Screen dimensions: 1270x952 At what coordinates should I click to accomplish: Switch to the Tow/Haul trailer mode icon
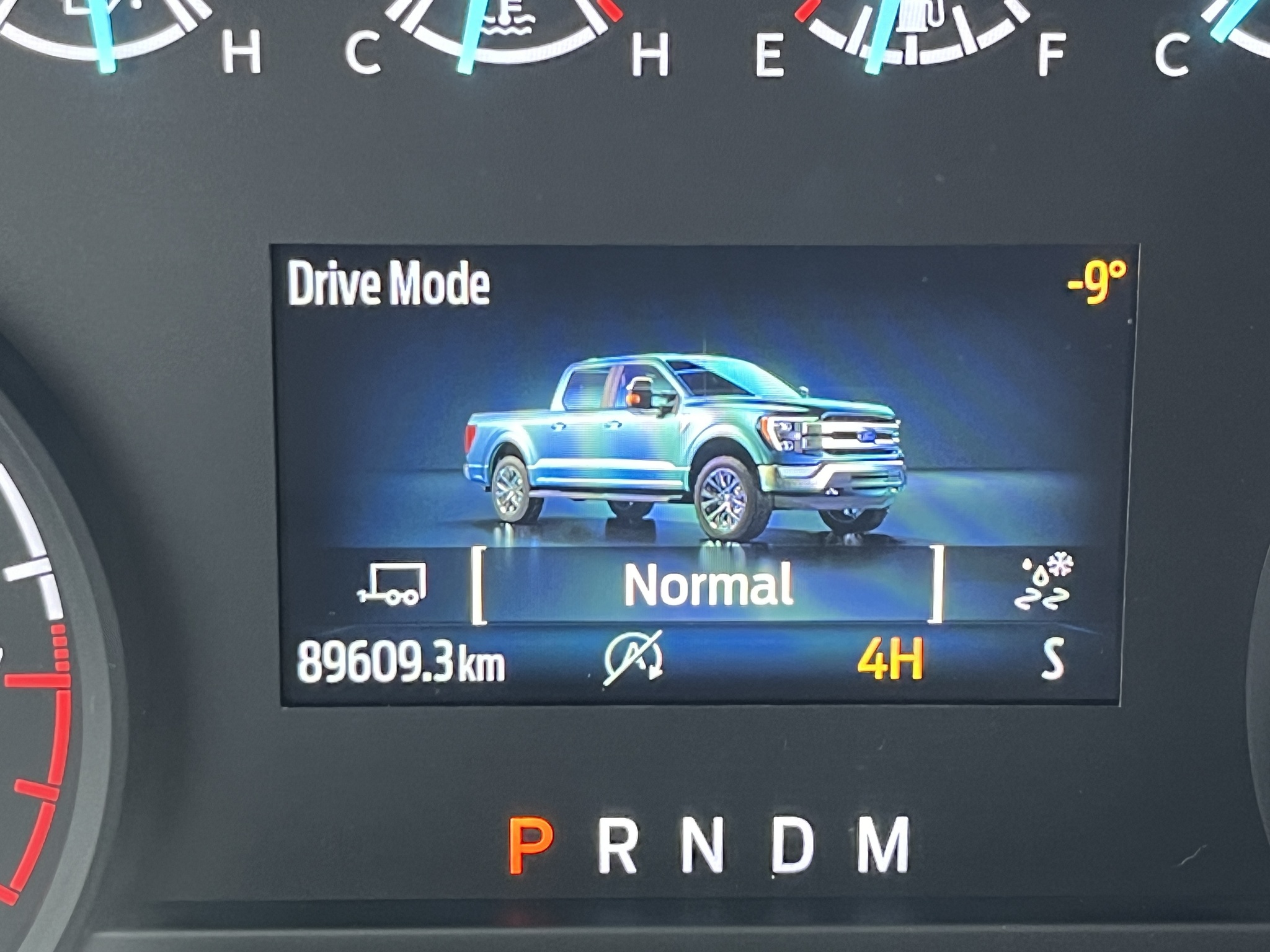pyautogui.click(x=392, y=583)
